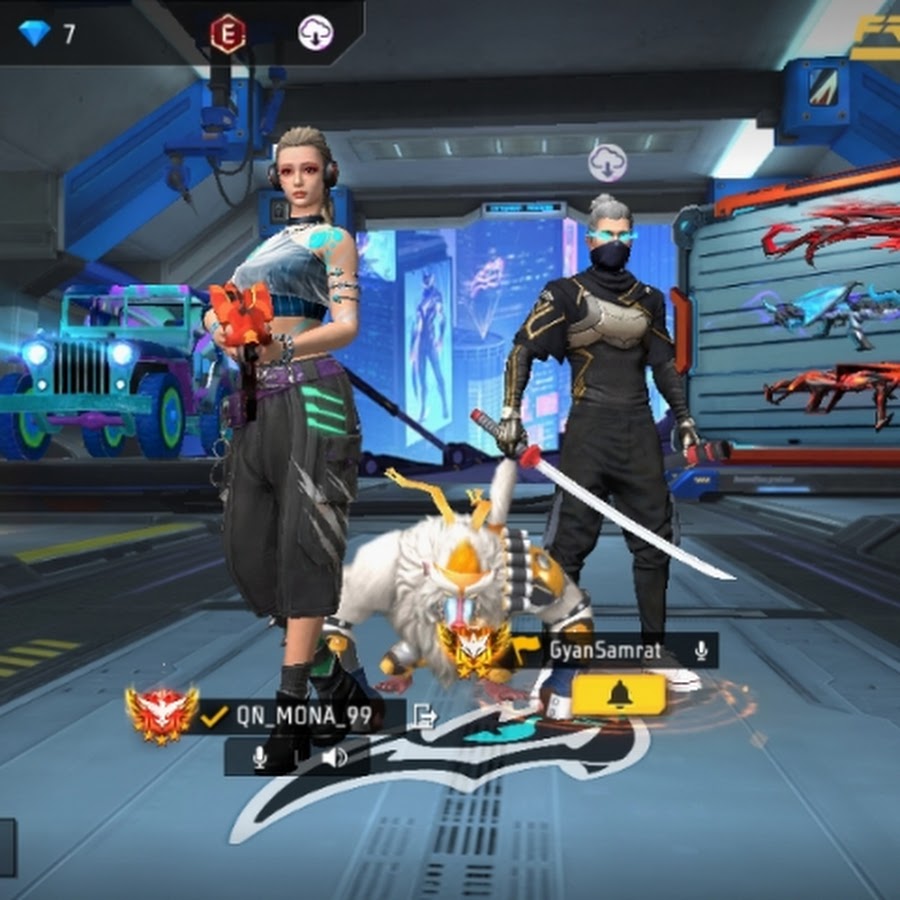This screenshot has width=900, height=900.
Task: Toggle the microphone under QN_MONA_99
Action: pos(260,757)
